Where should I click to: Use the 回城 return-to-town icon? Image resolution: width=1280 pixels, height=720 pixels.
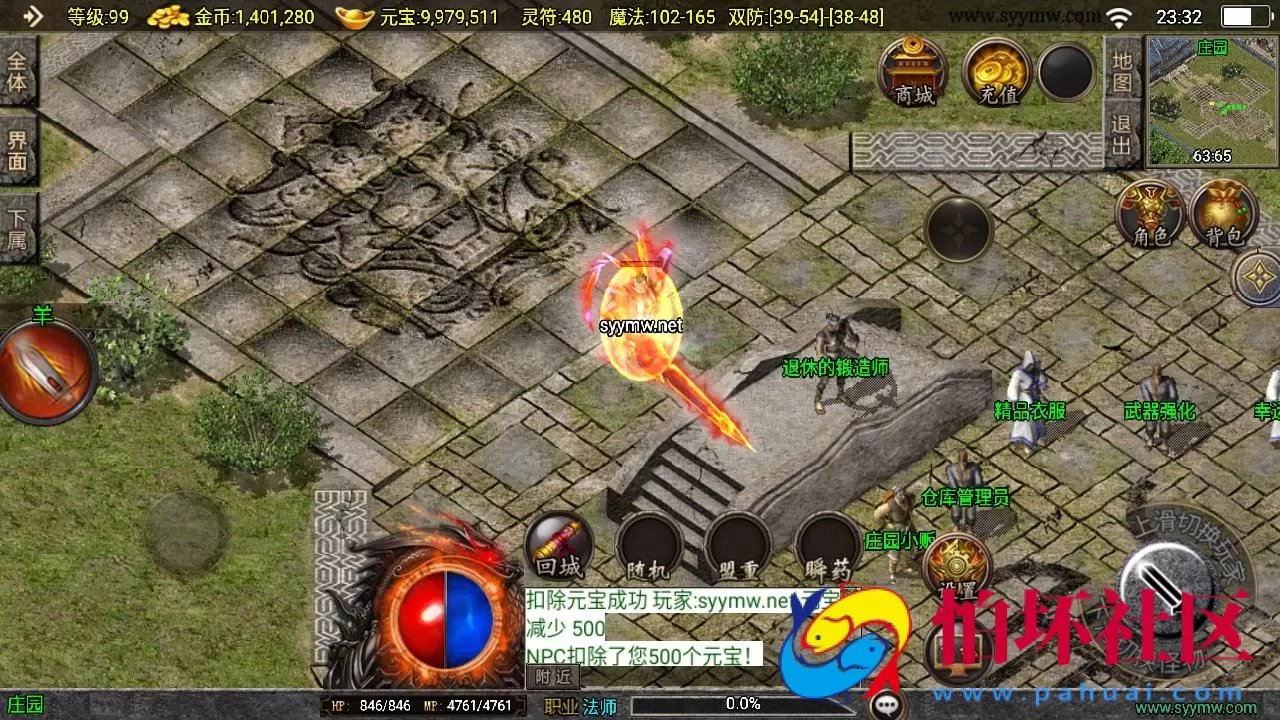click(x=557, y=545)
